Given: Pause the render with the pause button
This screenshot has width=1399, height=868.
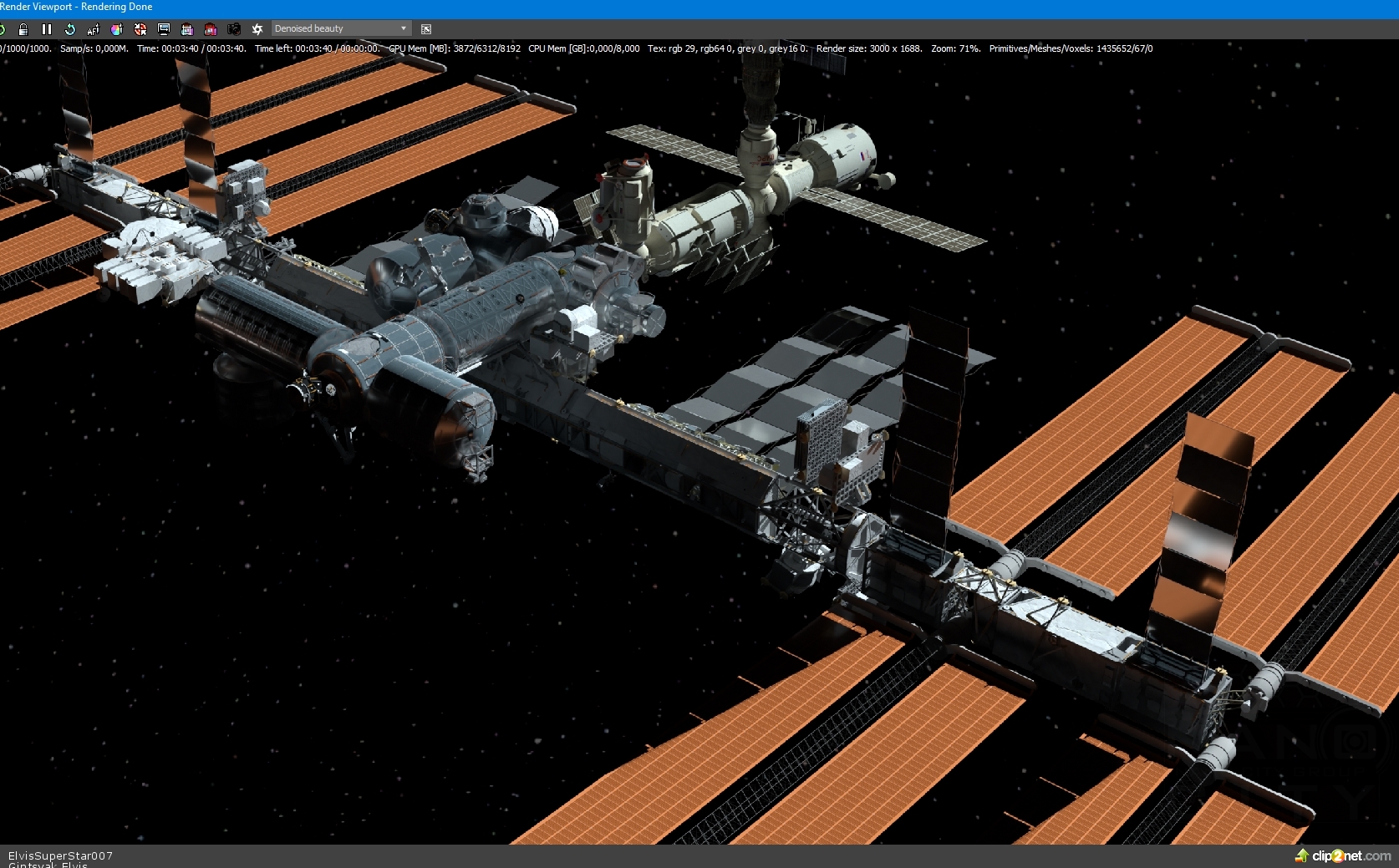Looking at the screenshot, I should (x=47, y=29).
